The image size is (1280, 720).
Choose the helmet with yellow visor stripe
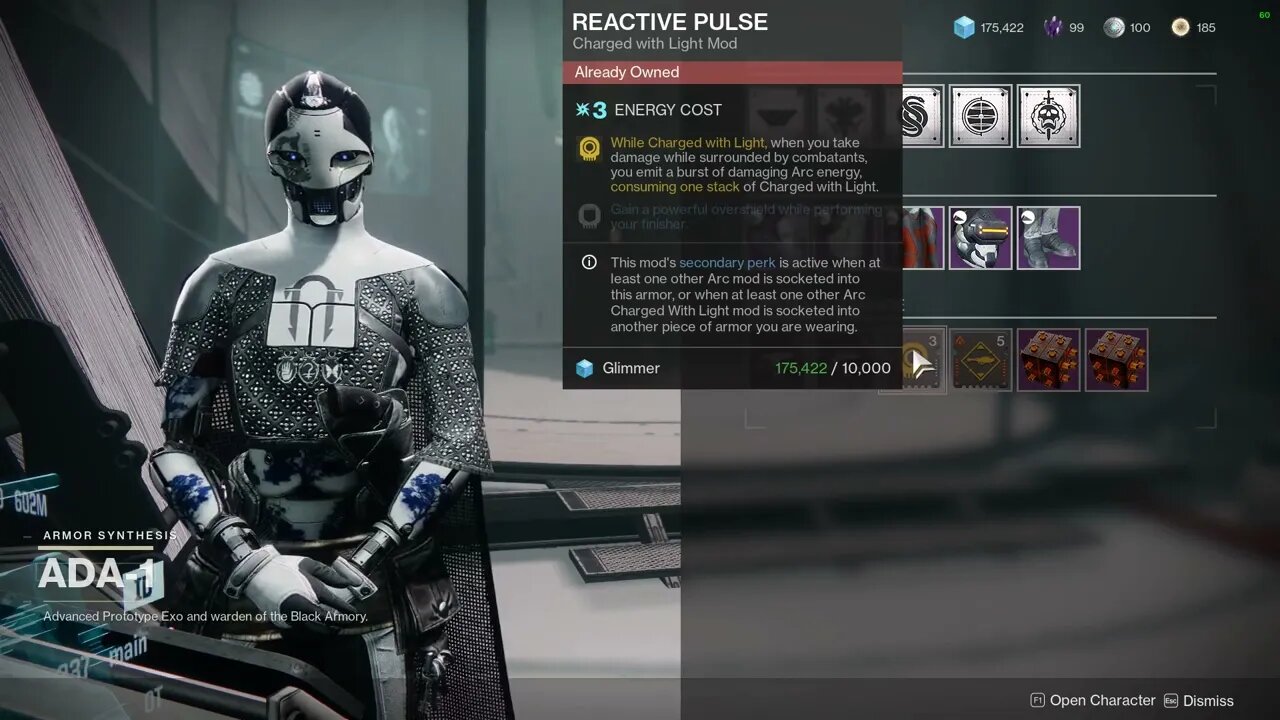tap(980, 238)
